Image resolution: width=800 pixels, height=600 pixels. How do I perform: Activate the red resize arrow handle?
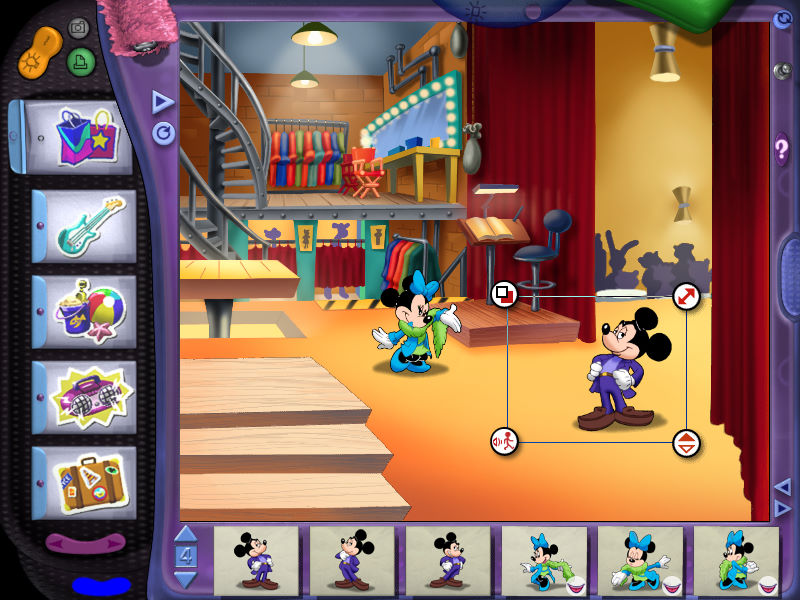[x=685, y=295]
